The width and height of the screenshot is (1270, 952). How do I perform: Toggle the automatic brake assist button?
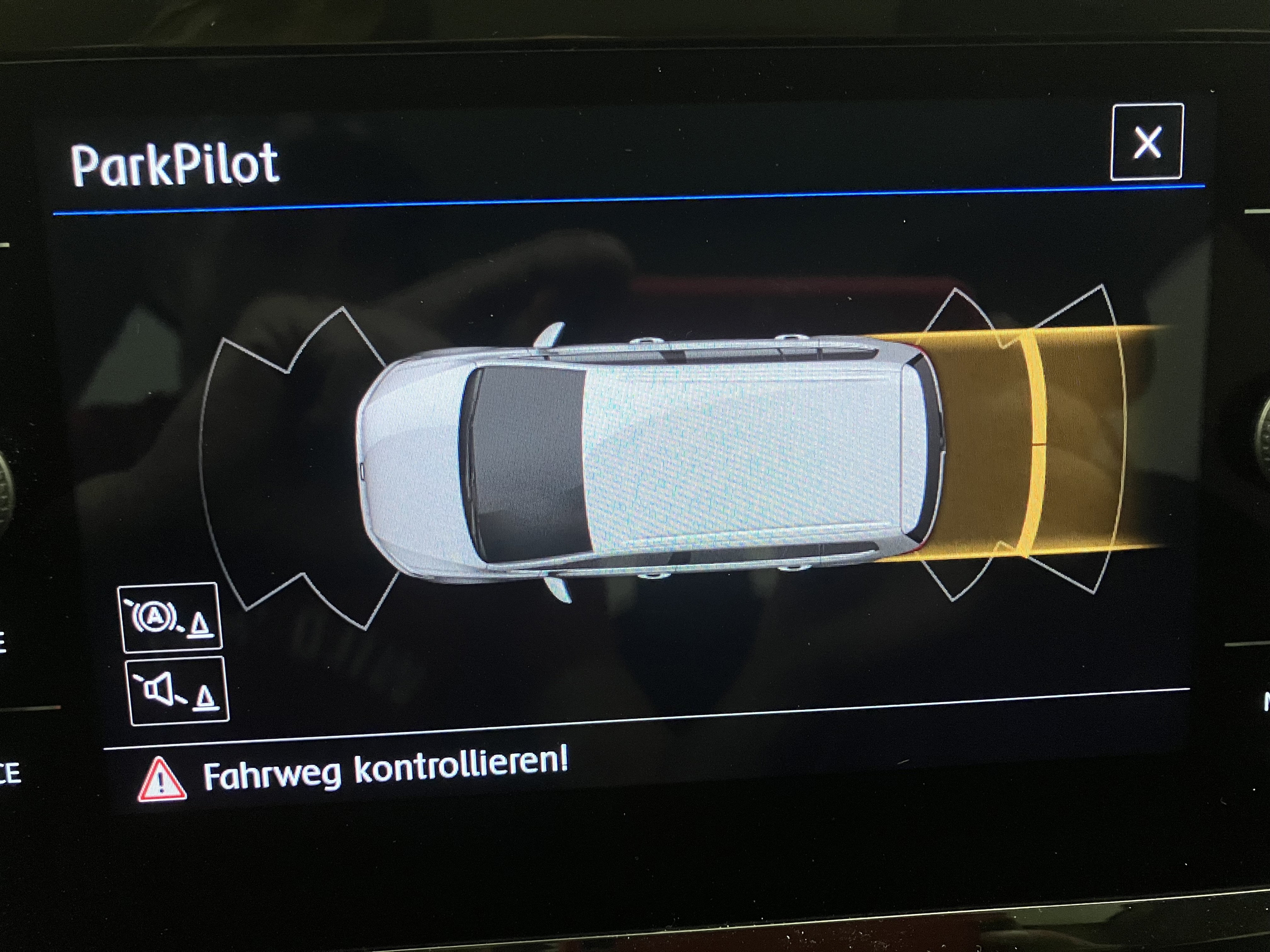point(169,617)
